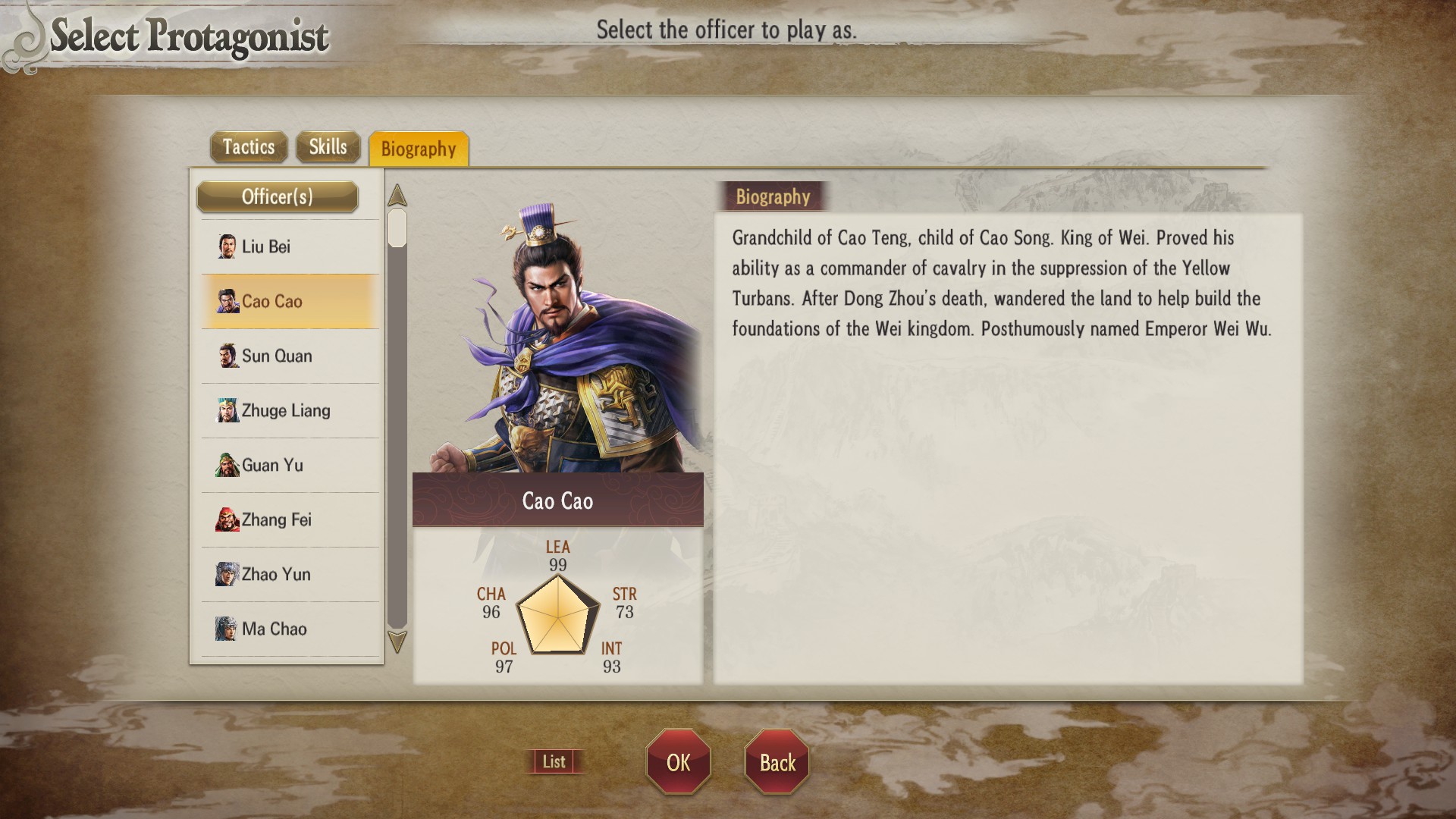Open the List view button
Screen dimensions: 1456x819
[554, 761]
